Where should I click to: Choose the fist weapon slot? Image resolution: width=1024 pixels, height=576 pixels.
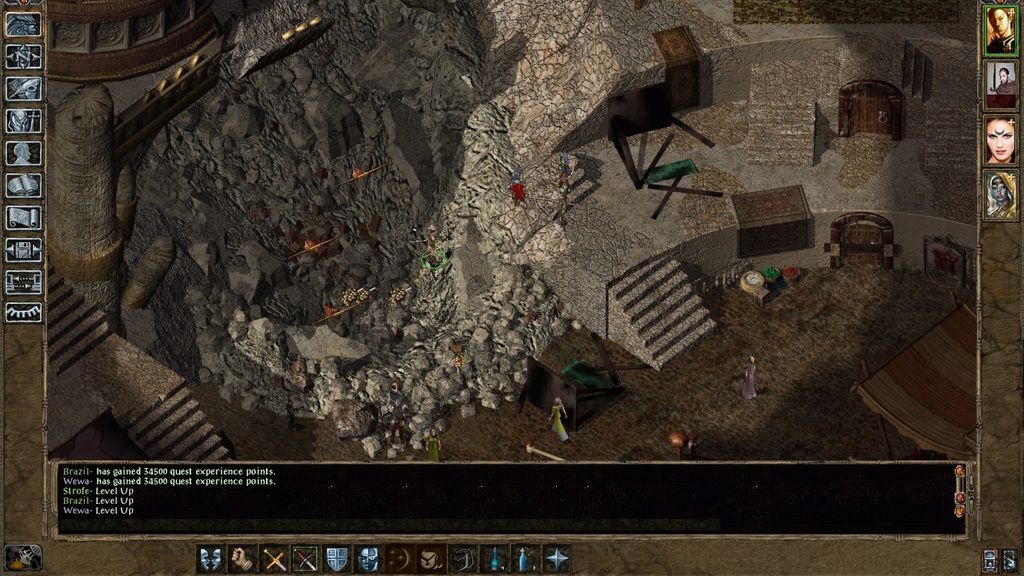[242, 559]
